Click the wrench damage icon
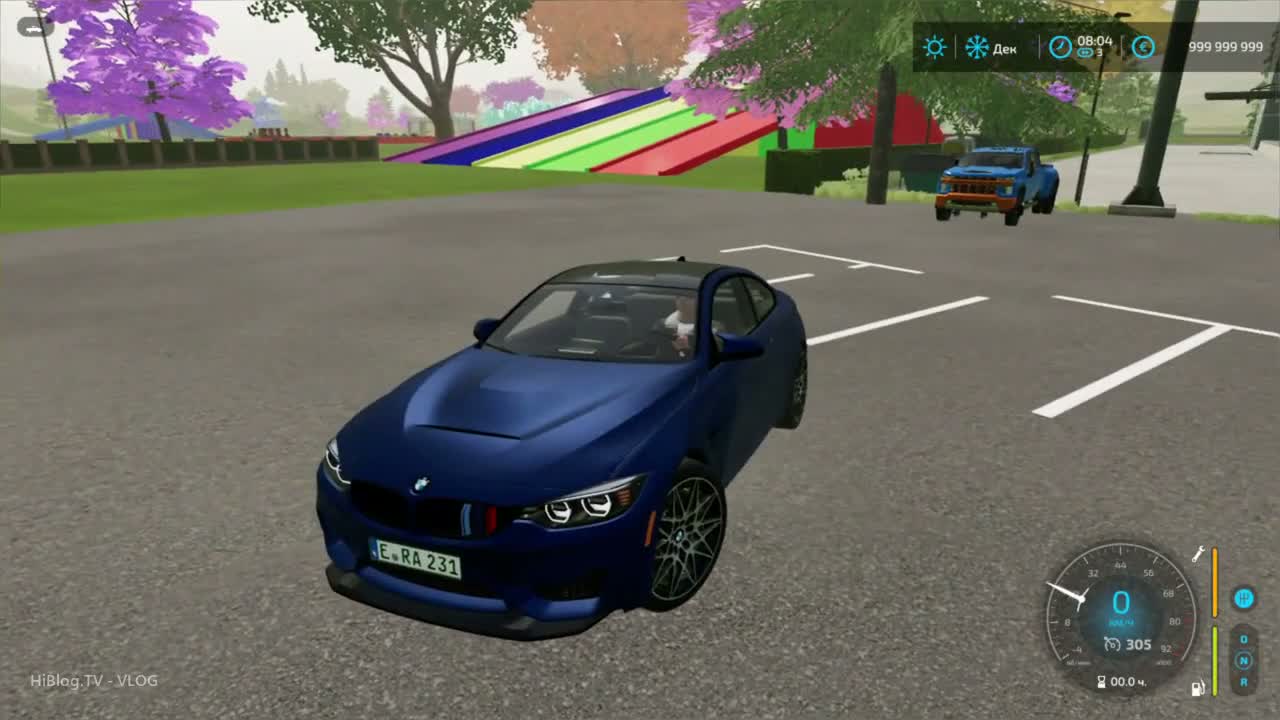1280x720 pixels. (1198, 554)
